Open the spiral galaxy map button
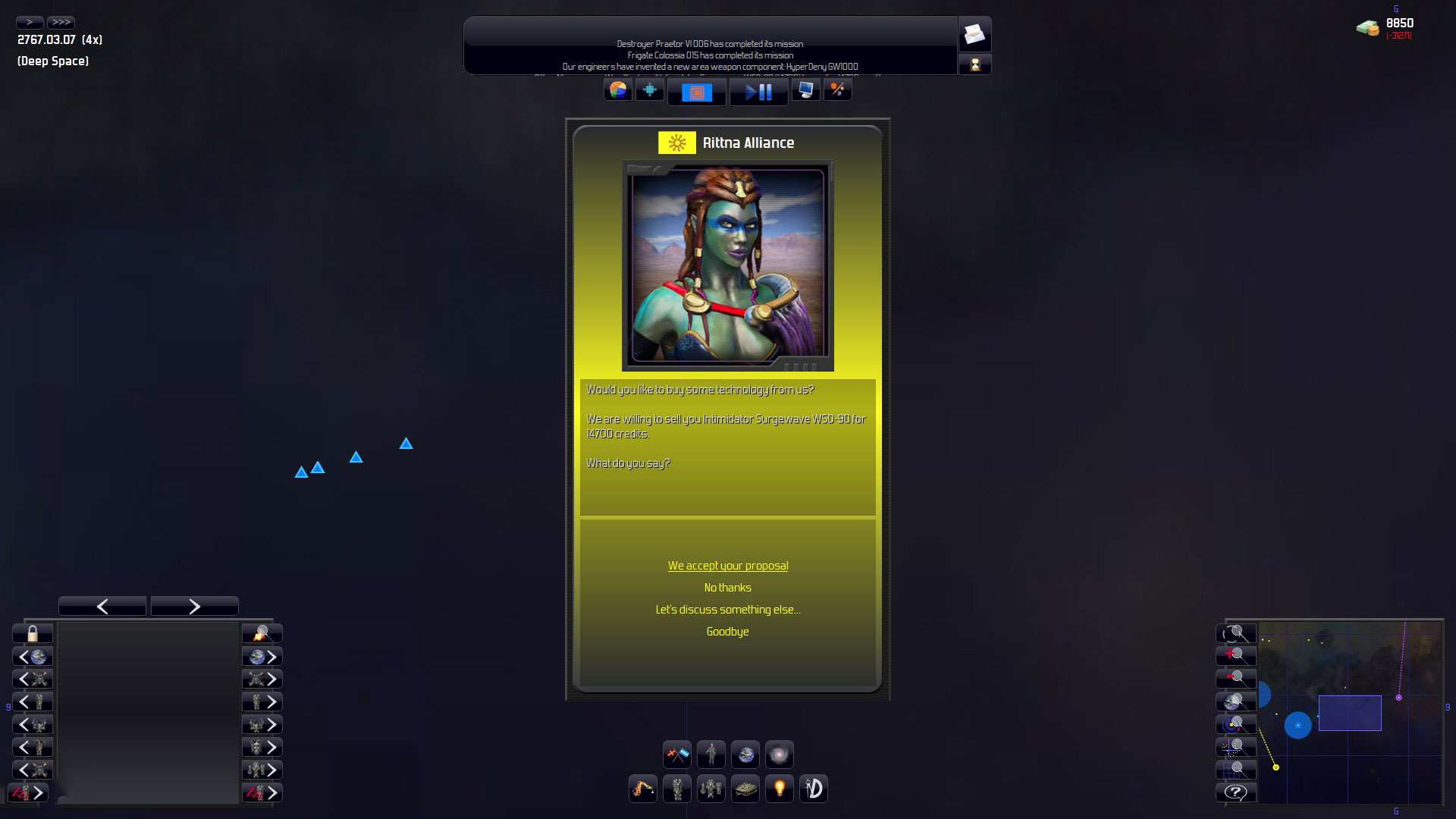 pos(779,755)
